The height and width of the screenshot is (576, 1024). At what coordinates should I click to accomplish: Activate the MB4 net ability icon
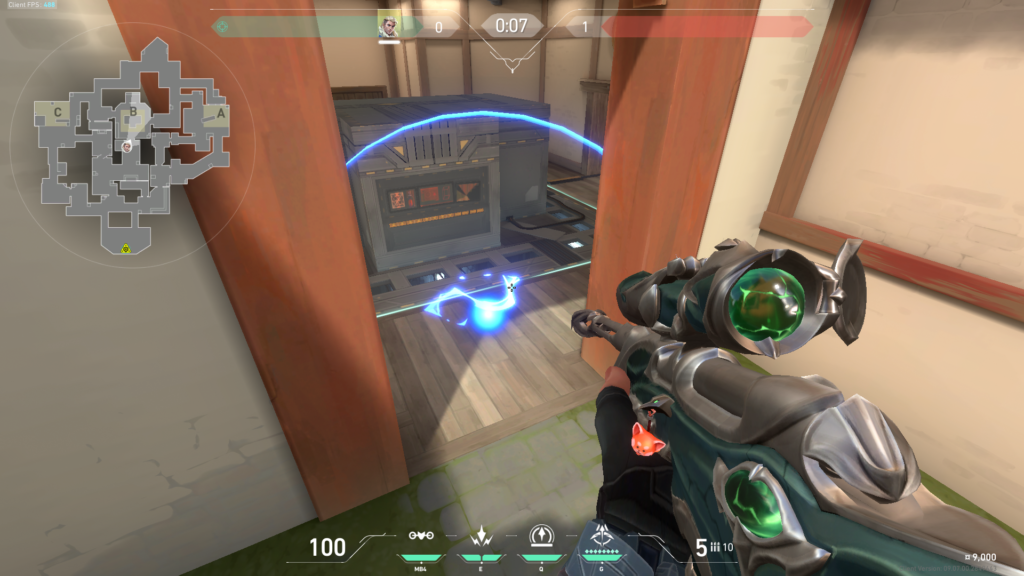[x=421, y=536]
